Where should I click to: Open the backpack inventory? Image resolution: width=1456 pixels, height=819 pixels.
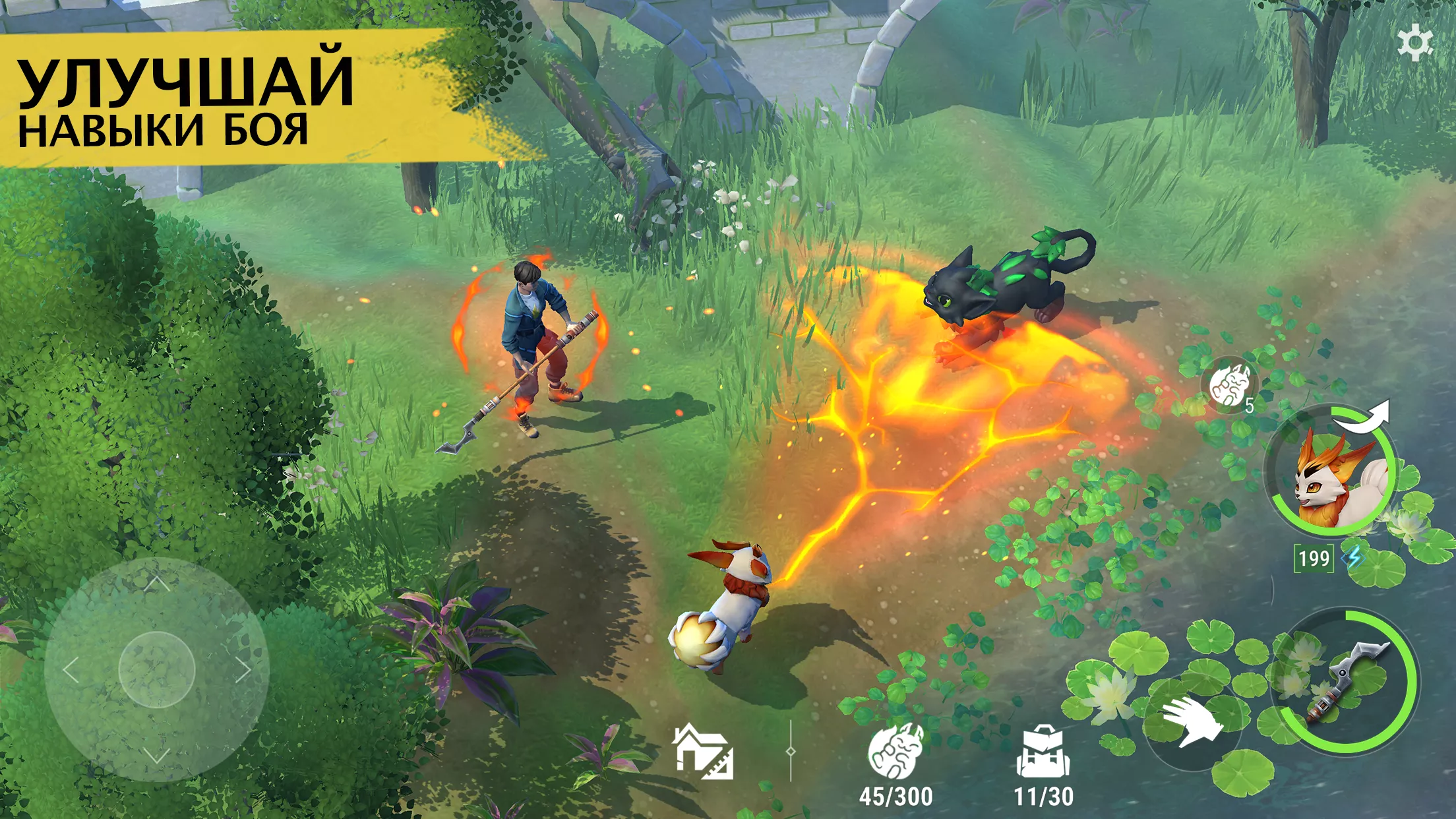(1043, 753)
